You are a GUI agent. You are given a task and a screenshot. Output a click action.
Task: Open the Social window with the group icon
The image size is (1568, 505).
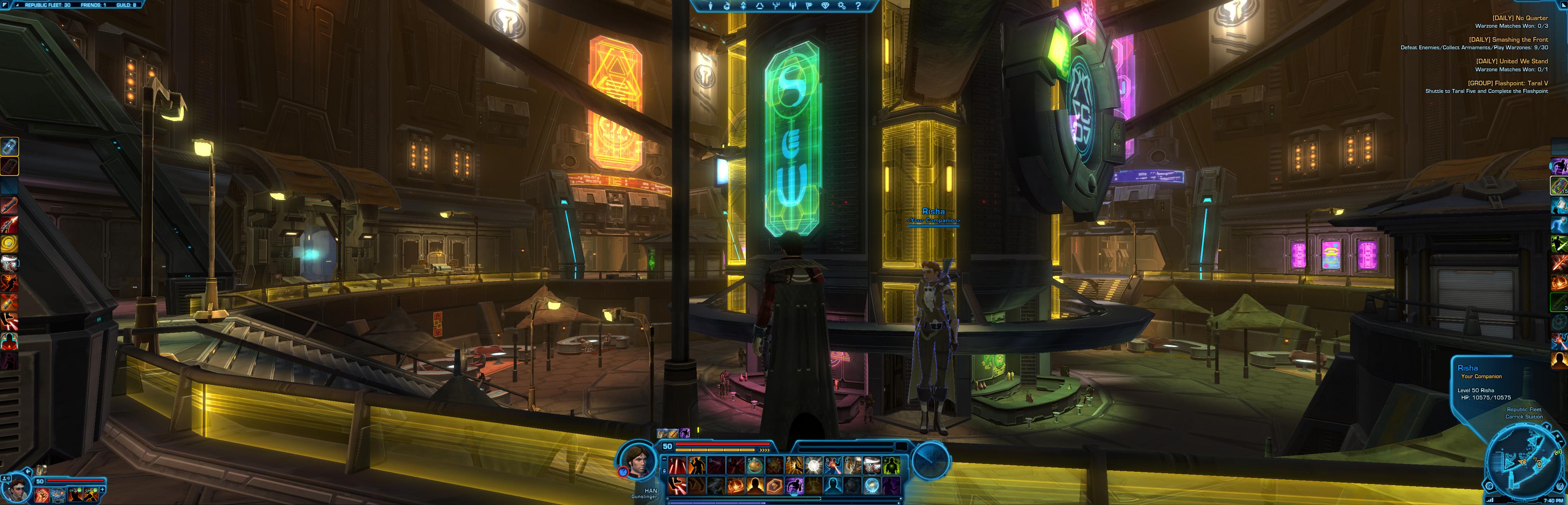793,5
